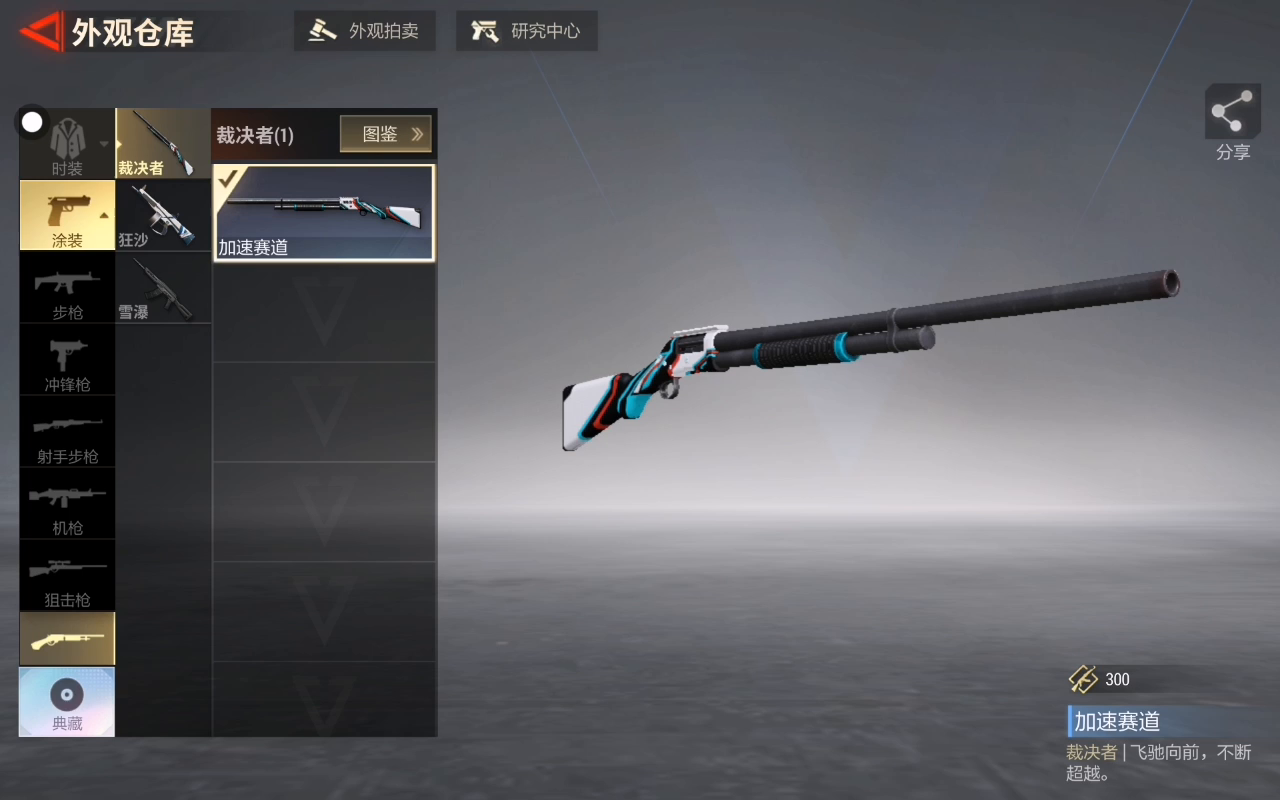Screen dimensions: 1280x800
Task: Share this skin via 分享
Action: coord(1232,122)
